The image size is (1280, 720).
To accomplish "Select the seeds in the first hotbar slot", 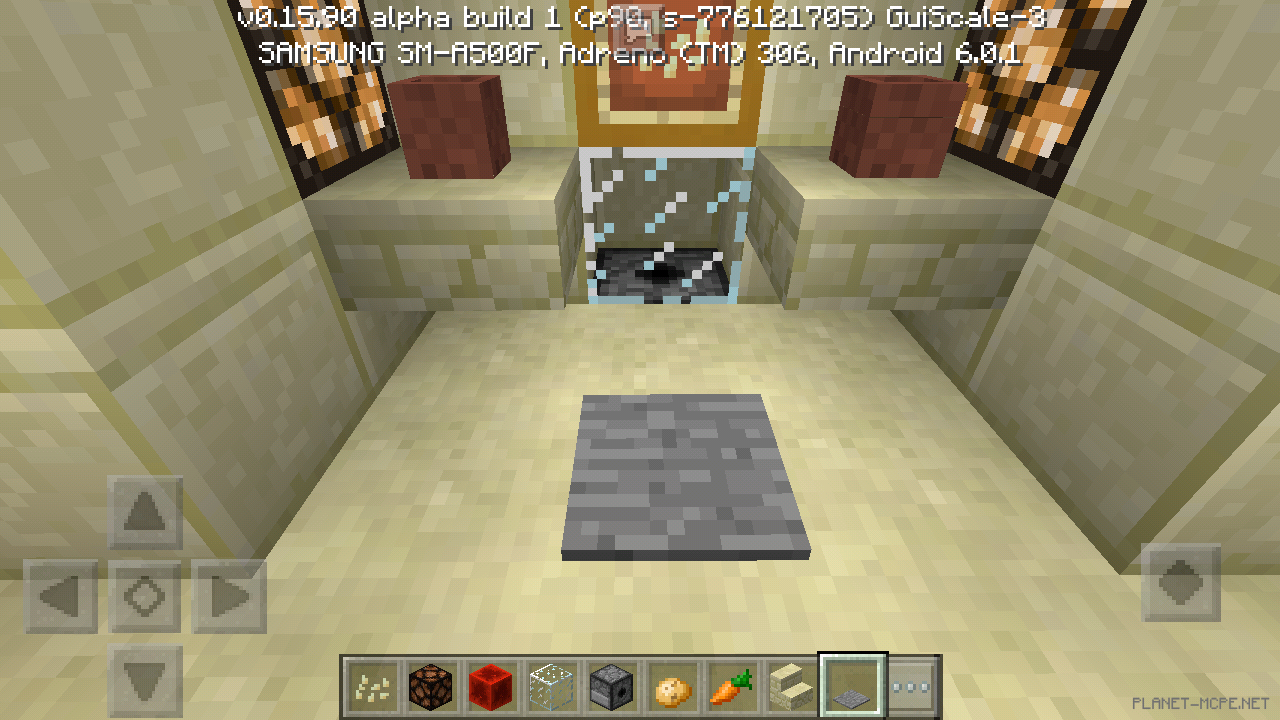I will pyautogui.click(x=371, y=685).
